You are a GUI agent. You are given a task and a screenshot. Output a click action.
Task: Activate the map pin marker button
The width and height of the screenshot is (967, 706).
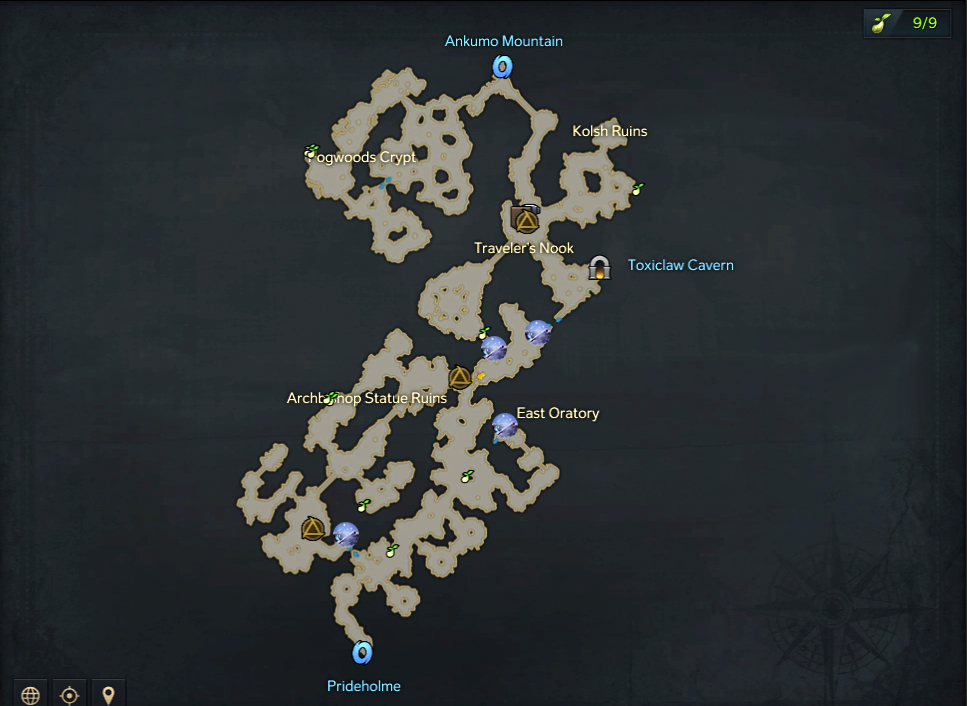click(x=108, y=694)
